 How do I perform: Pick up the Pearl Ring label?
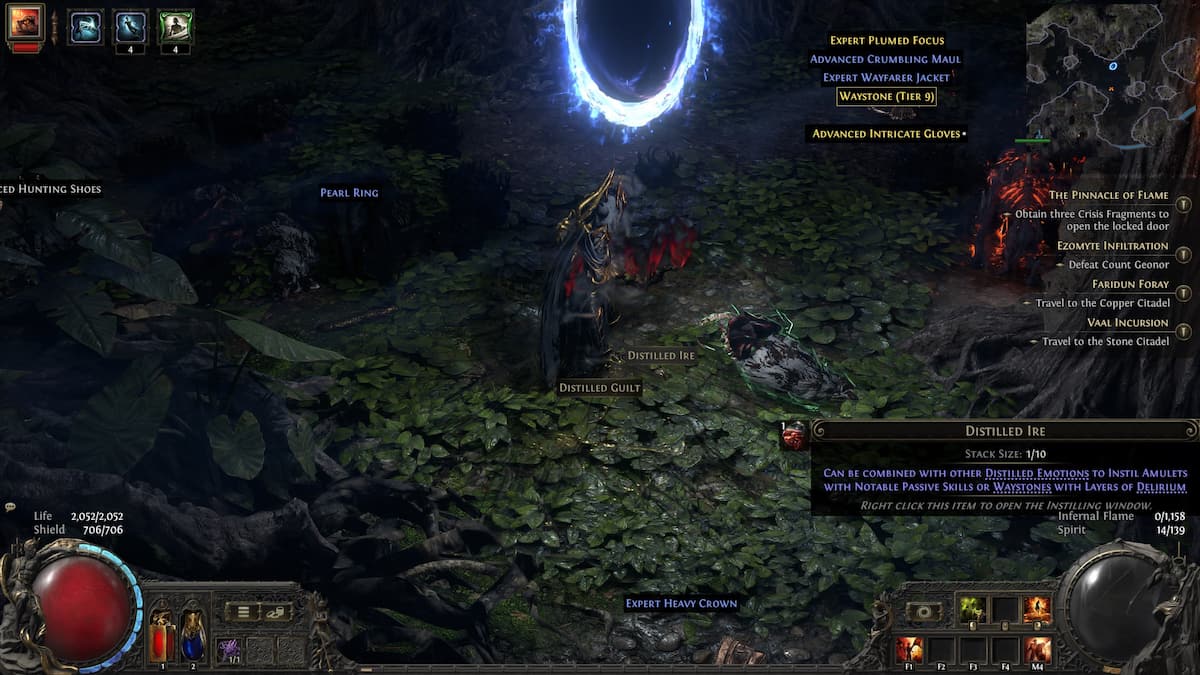pos(349,192)
